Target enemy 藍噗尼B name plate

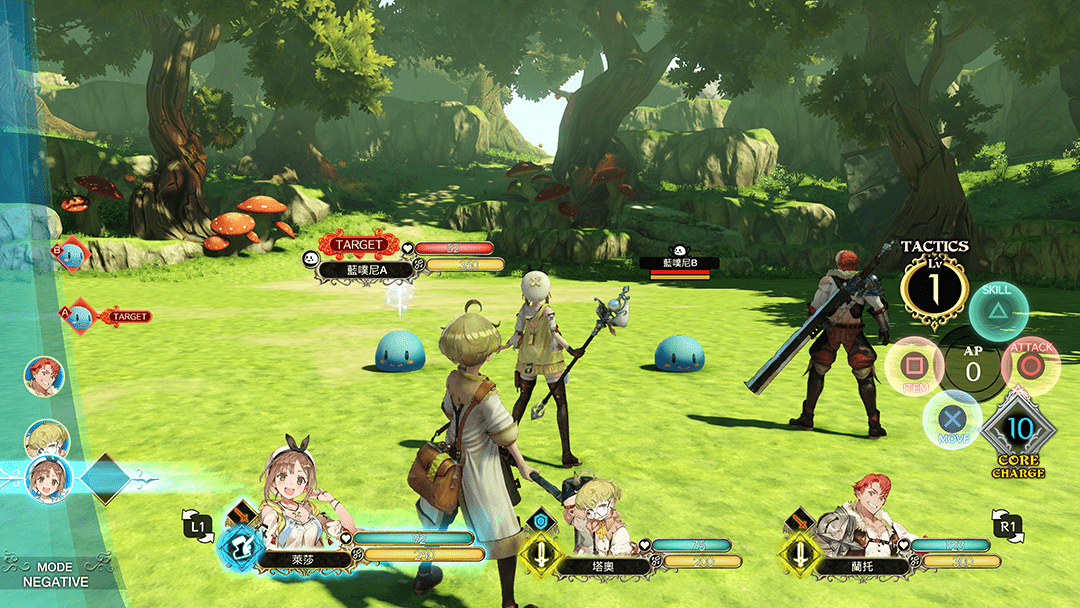(x=680, y=263)
